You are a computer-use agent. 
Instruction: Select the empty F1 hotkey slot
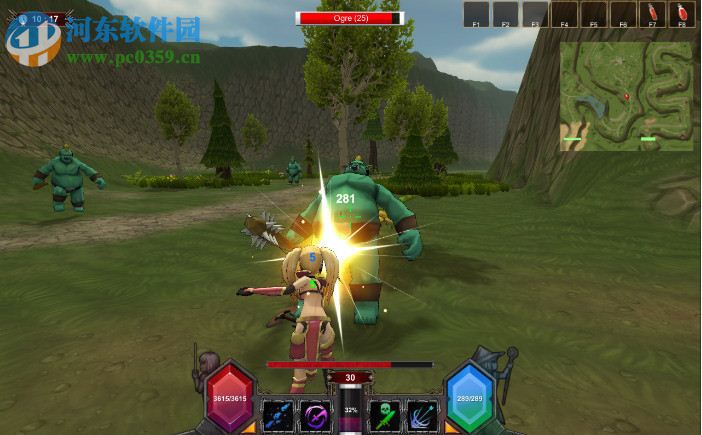coord(477,14)
